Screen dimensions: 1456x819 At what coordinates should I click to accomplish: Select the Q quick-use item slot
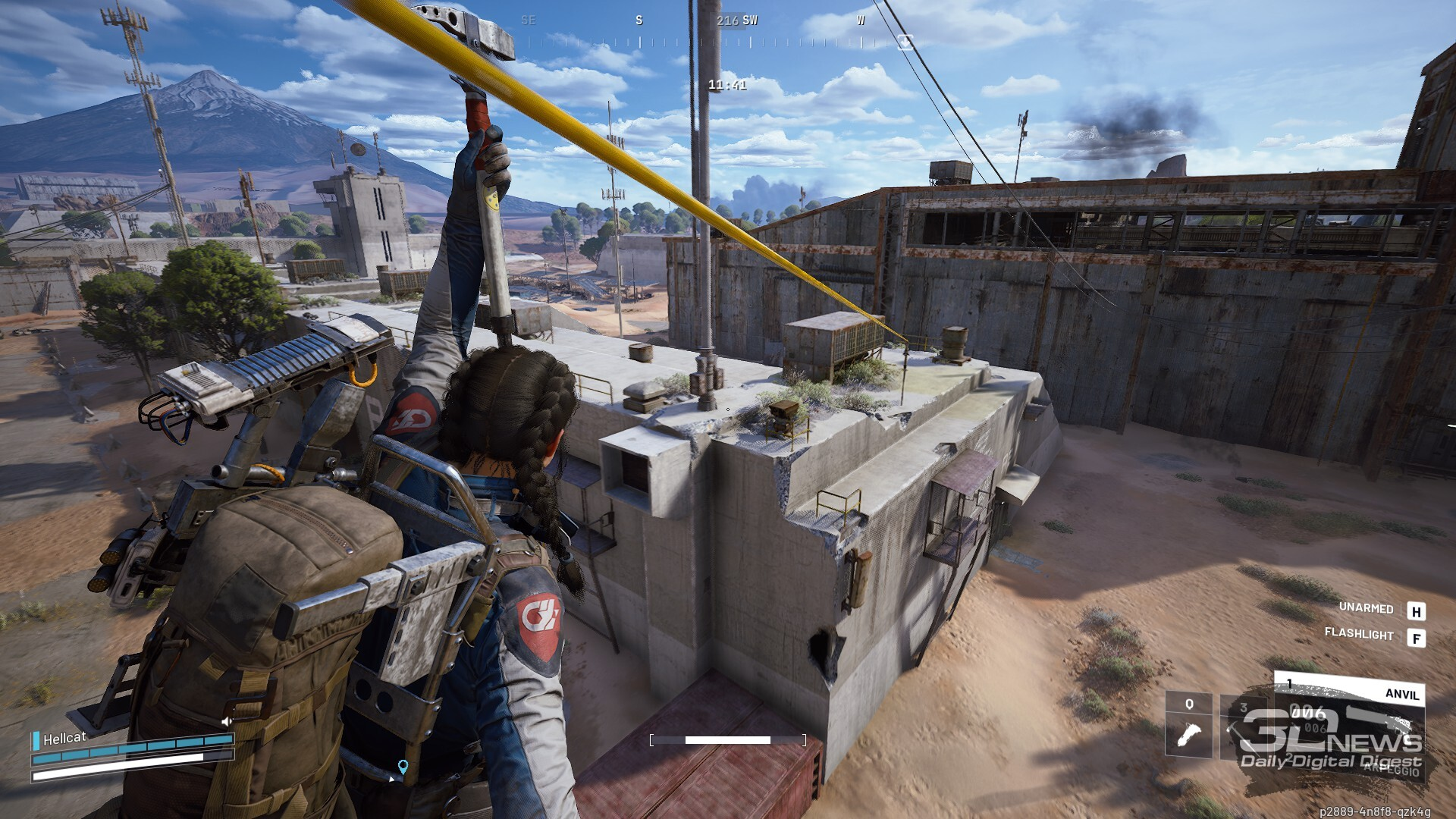[1188, 726]
